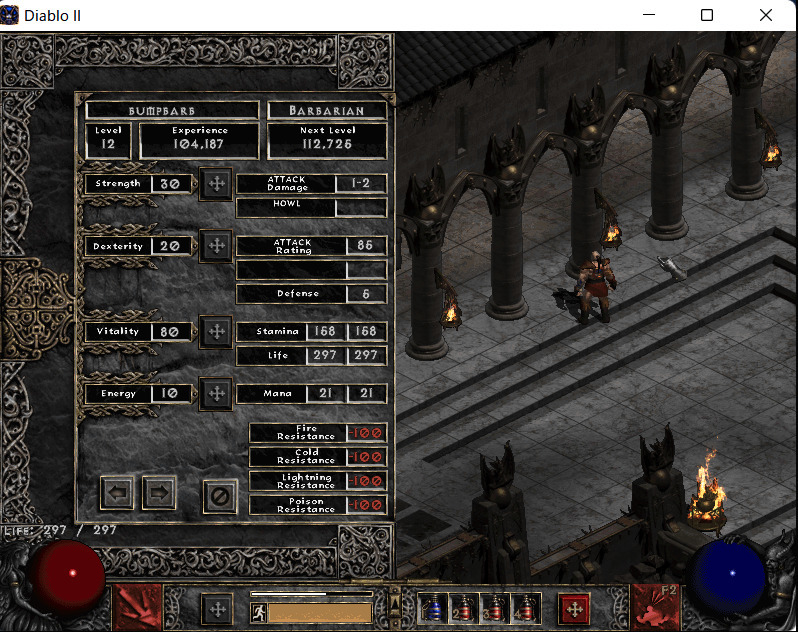
Task: Toggle the run/walk button
Action: [x=258, y=612]
